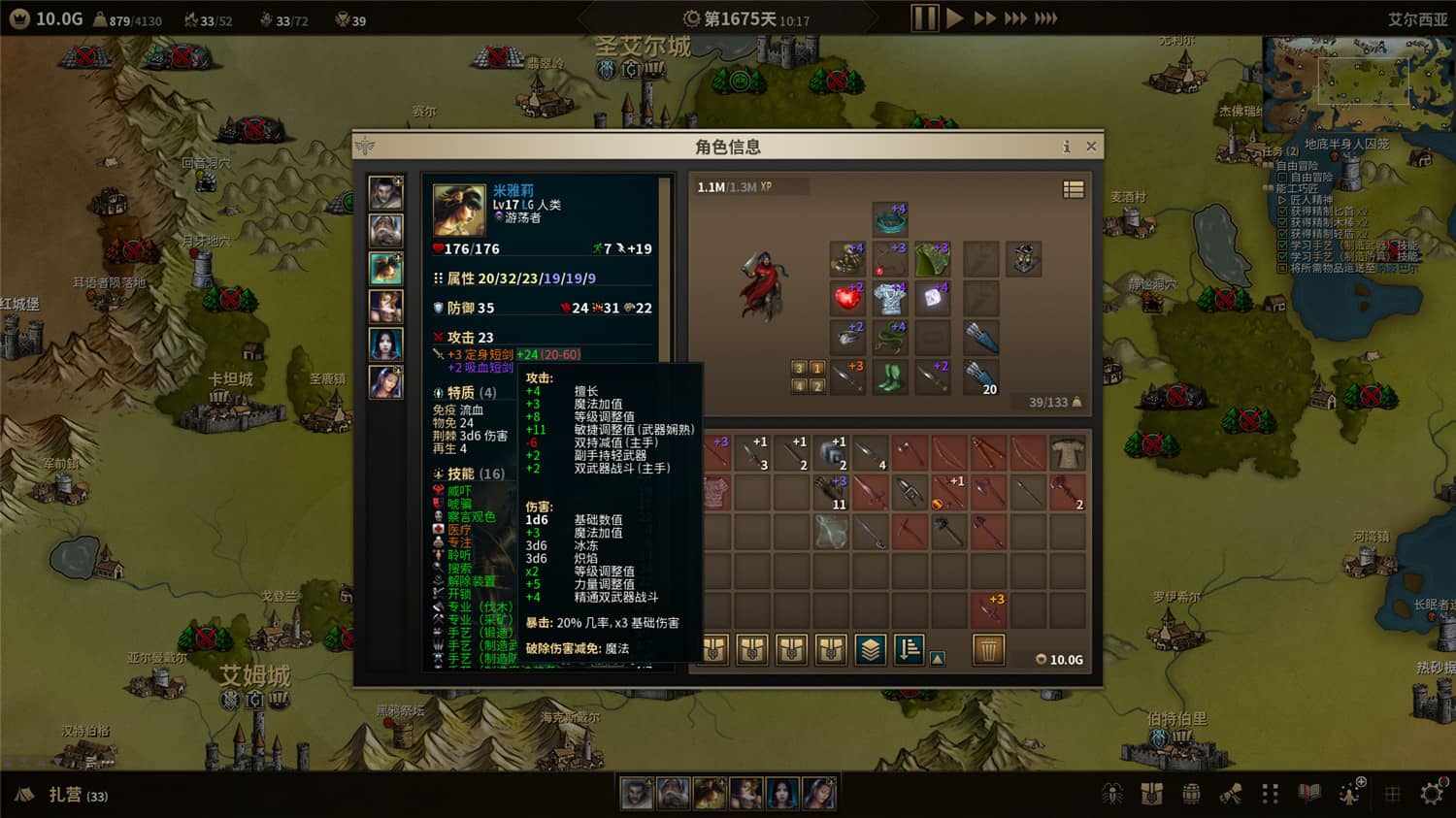Click the trash can in the inventory panel
The image size is (1456, 818).
point(987,649)
